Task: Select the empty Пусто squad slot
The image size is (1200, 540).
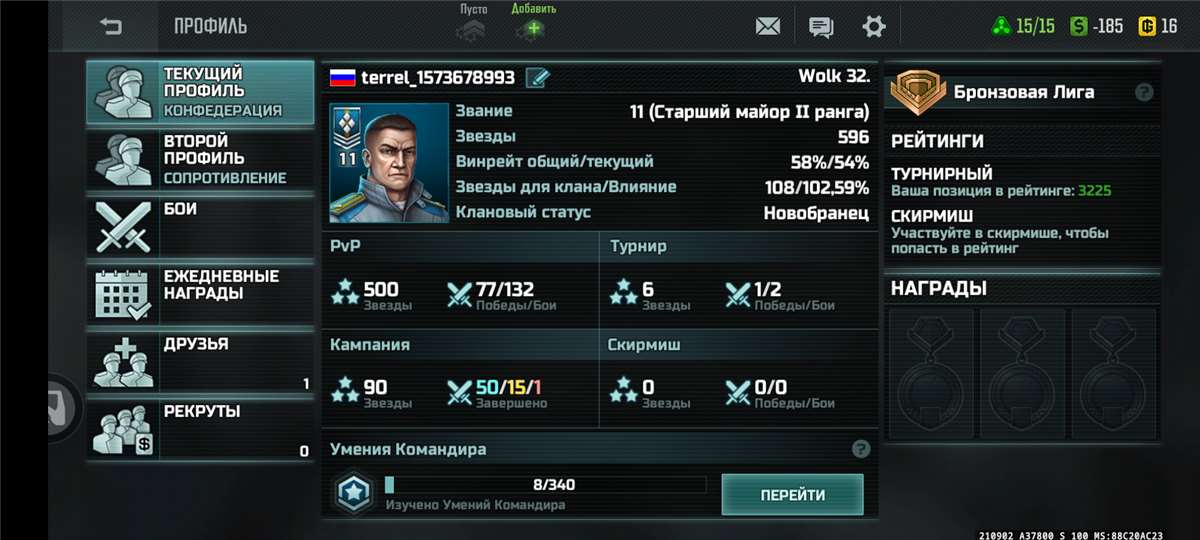Action: (x=472, y=26)
